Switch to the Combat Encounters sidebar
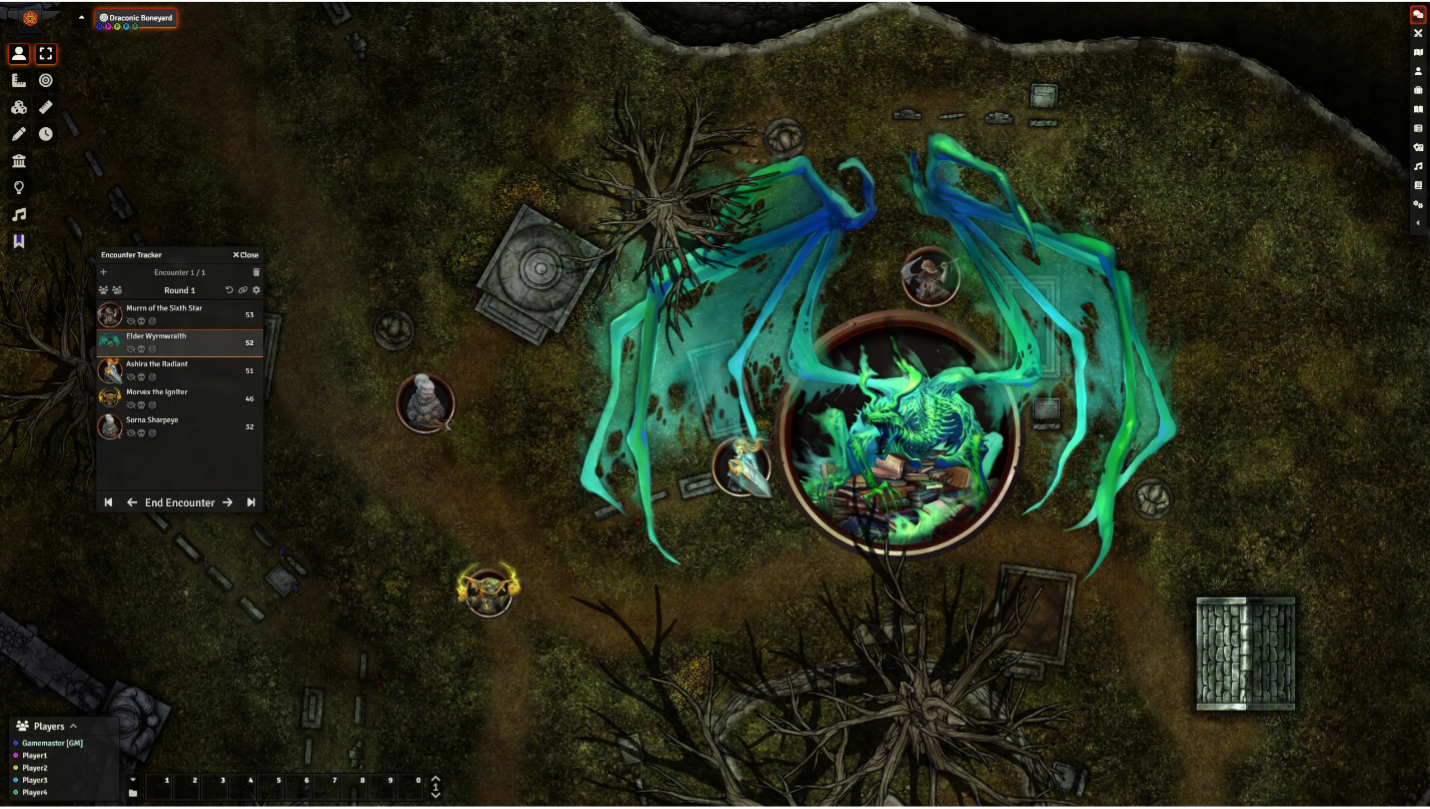Image resolution: width=1430 pixels, height=809 pixels. click(1418, 33)
